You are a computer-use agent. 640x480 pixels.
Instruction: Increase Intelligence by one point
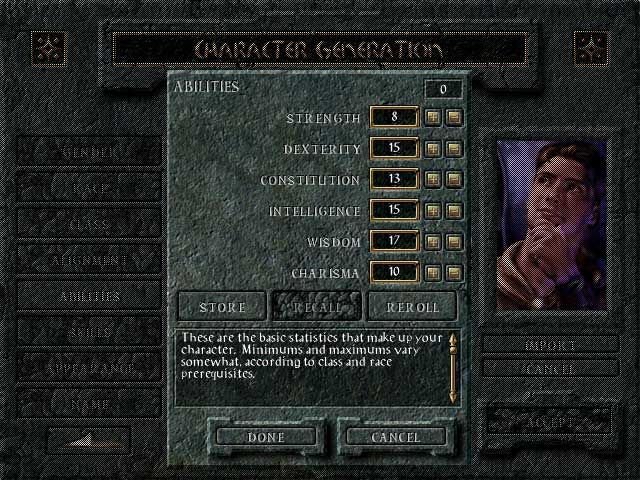tap(433, 211)
